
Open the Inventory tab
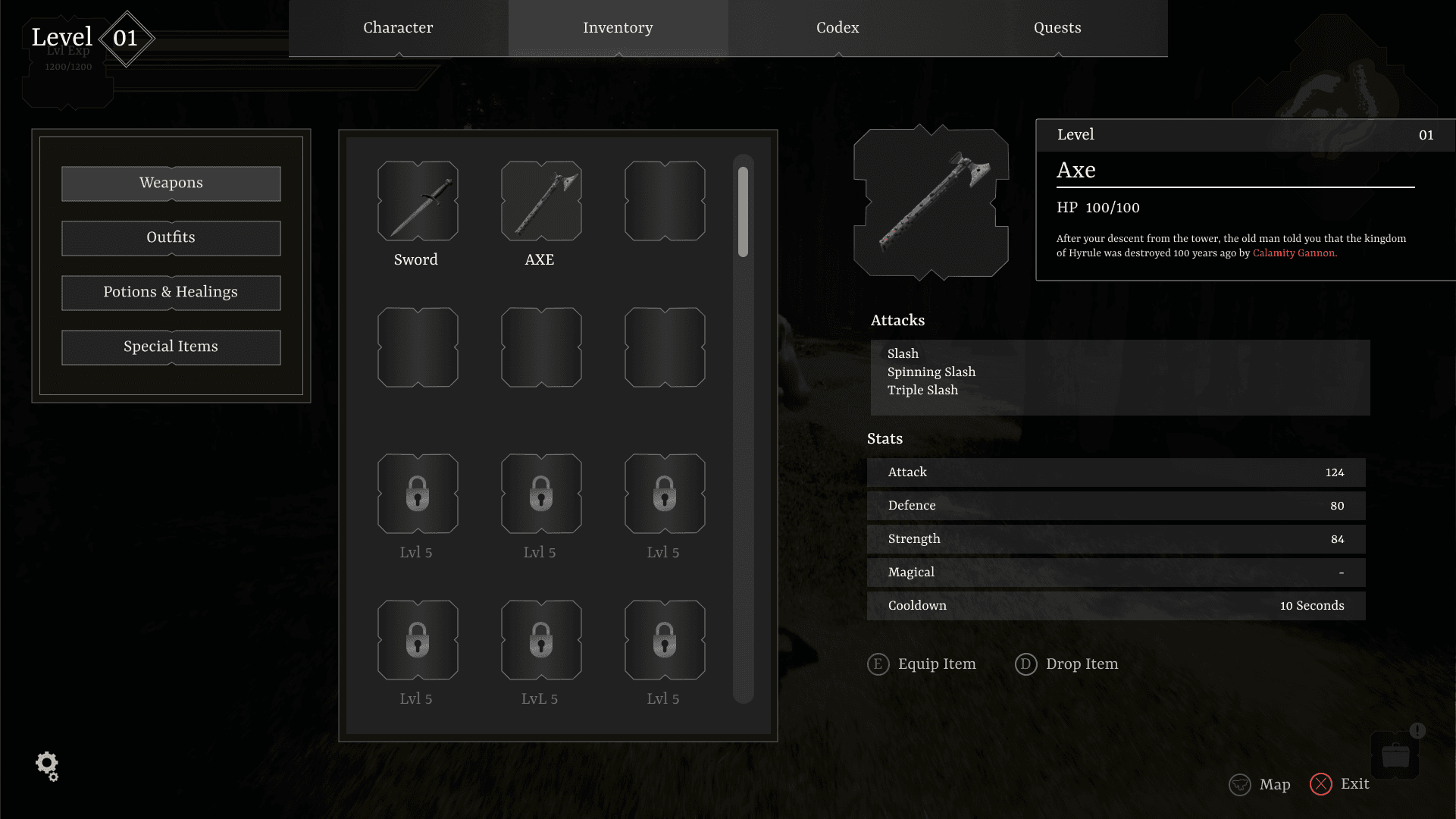[618, 28]
